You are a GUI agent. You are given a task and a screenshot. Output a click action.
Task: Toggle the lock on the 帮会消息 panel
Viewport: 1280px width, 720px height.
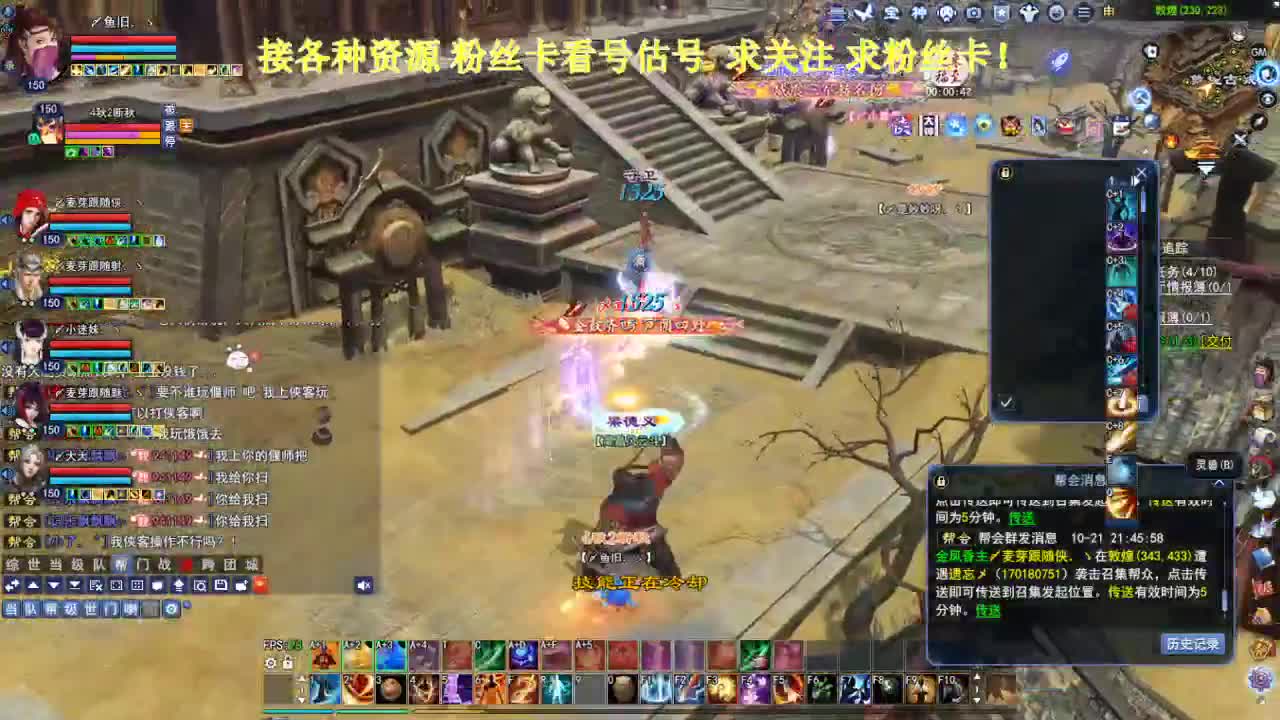coord(940,481)
